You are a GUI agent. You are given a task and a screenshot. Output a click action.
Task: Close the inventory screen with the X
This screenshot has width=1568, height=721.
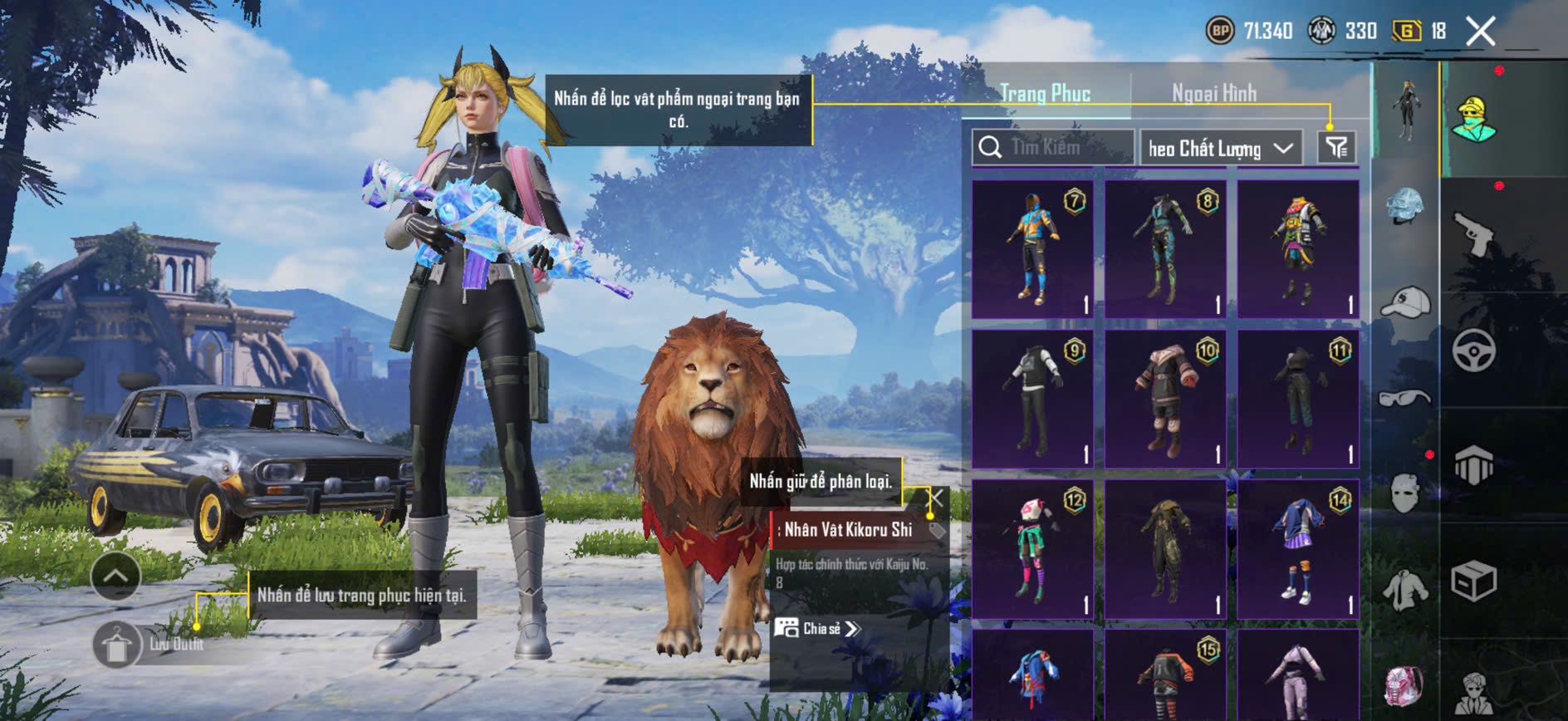pyautogui.click(x=1480, y=32)
